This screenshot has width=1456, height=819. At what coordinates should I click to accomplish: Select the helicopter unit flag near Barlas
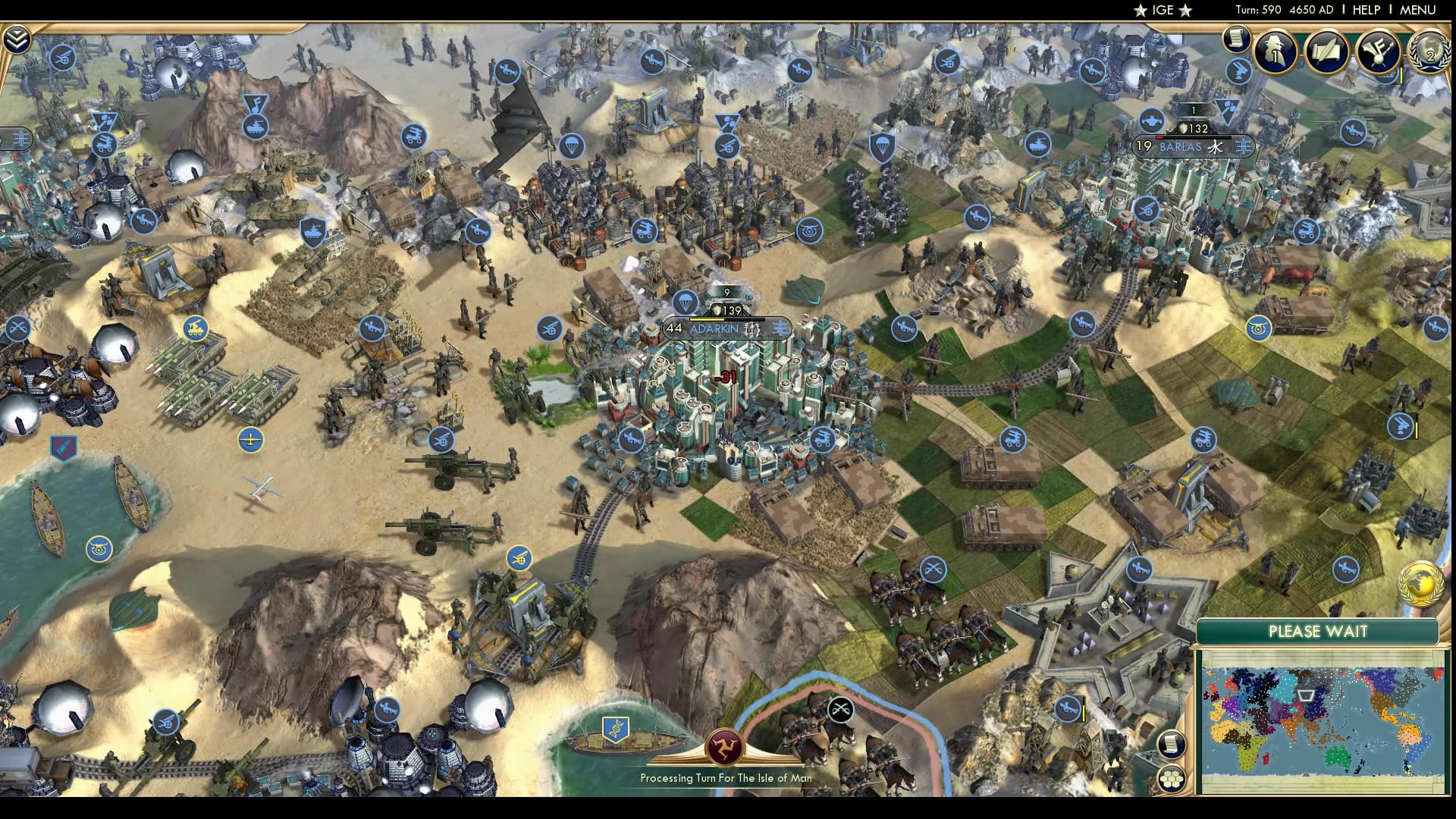[x=1153, y=120]
